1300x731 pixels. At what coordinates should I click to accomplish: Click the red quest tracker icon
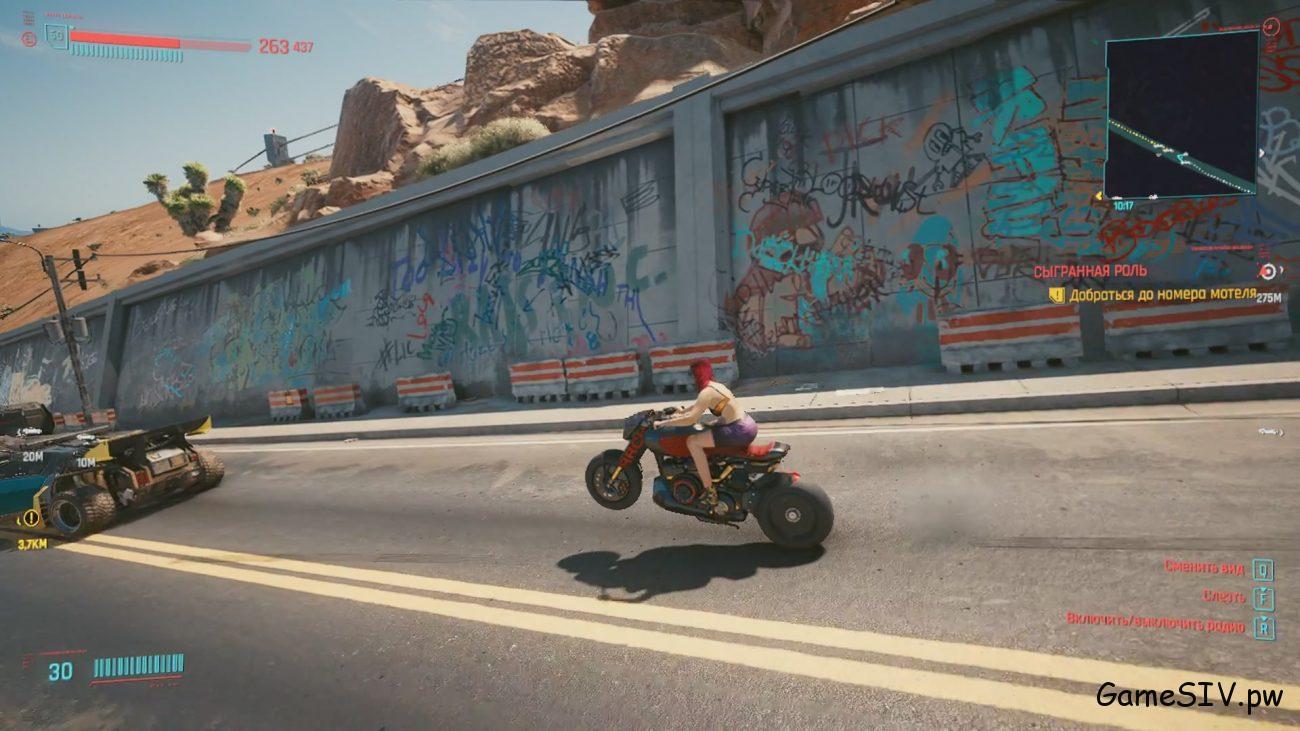point(1267,271)
